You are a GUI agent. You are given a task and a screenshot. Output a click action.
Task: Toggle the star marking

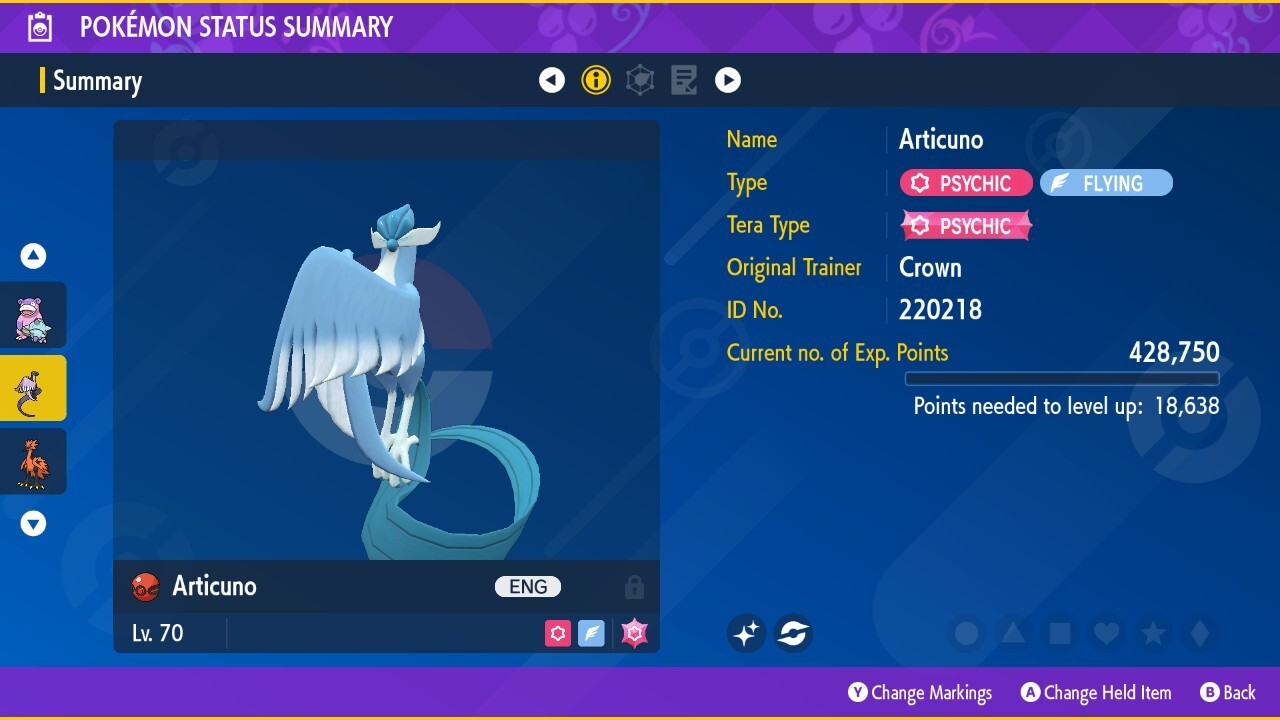coord(1153,633)
